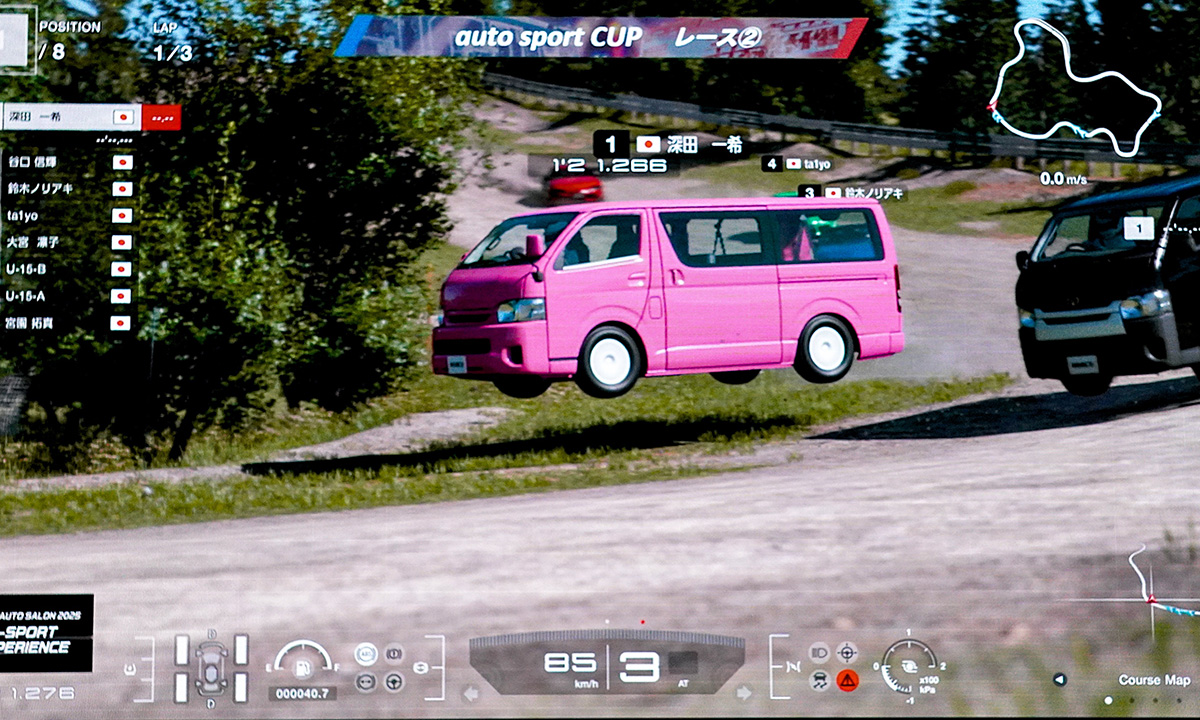Click the steering wheel assist icon

pos(394,682)
